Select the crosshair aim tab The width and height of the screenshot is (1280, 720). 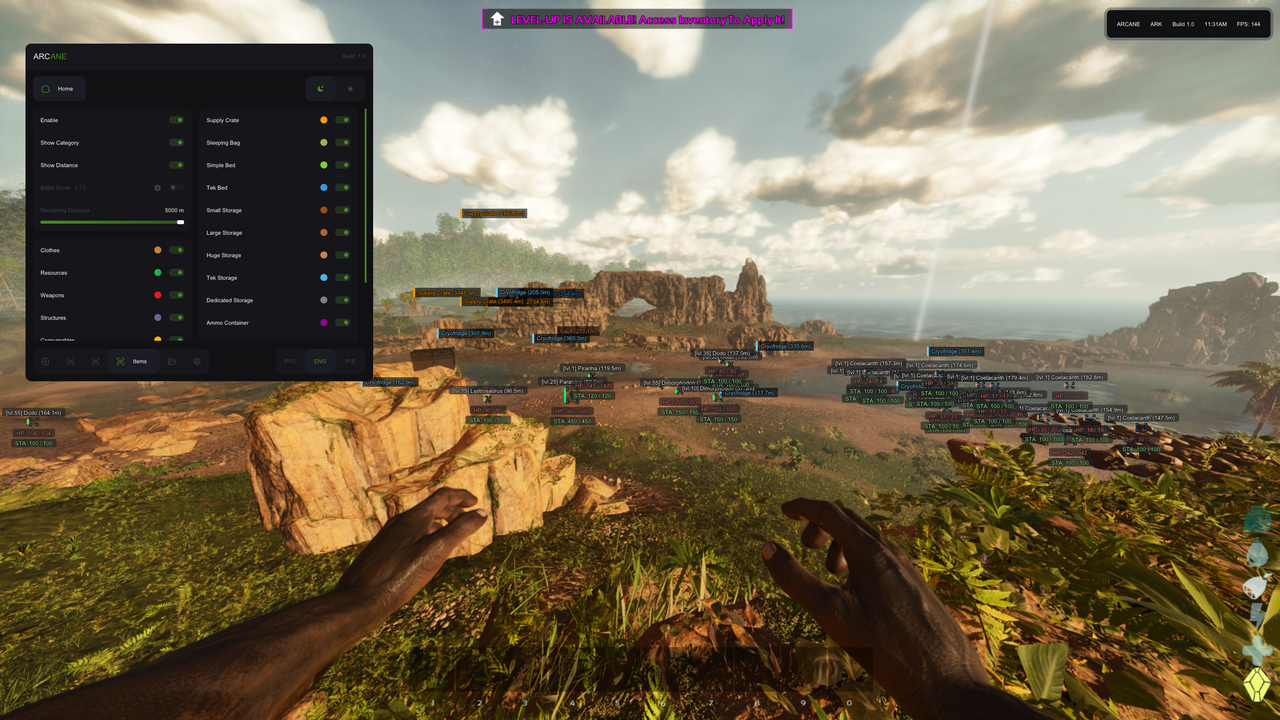45,361
